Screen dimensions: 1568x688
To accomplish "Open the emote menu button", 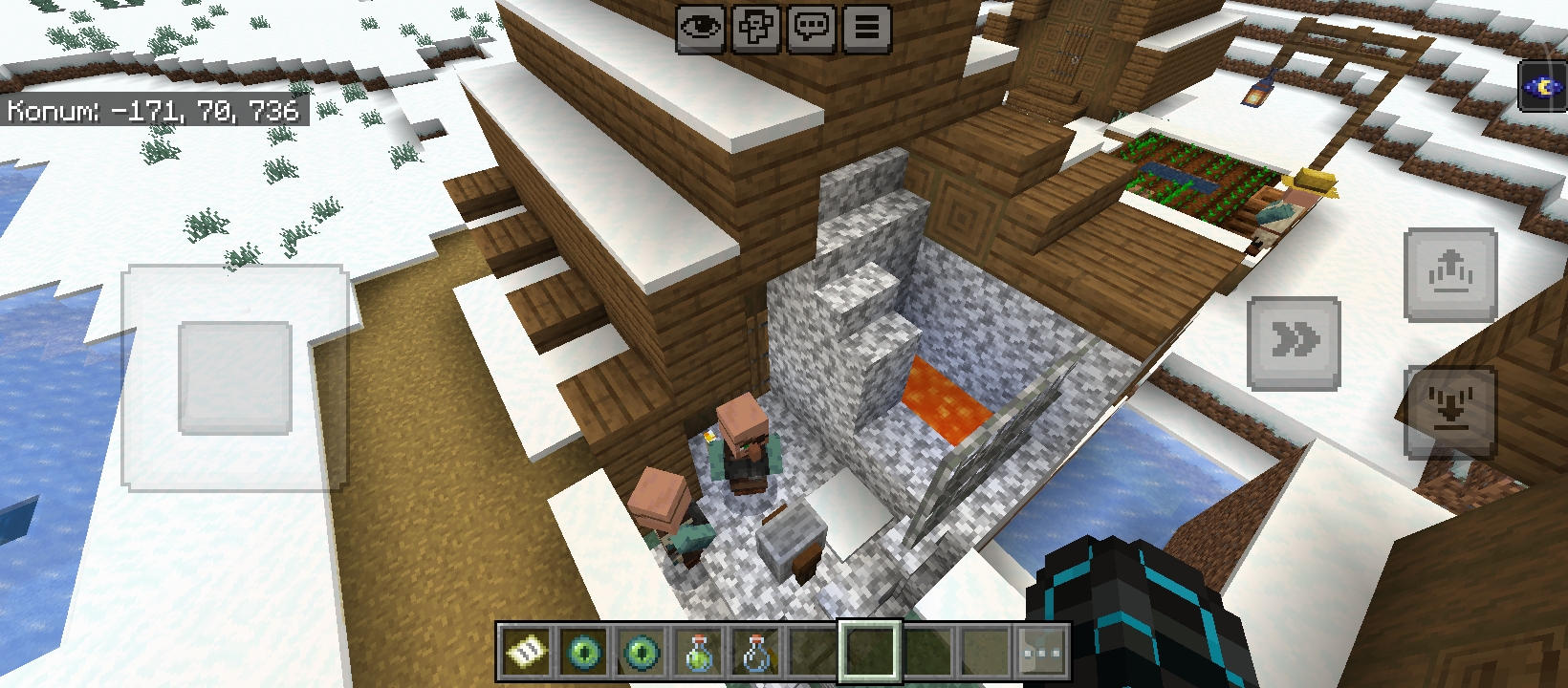I will 756,28.
